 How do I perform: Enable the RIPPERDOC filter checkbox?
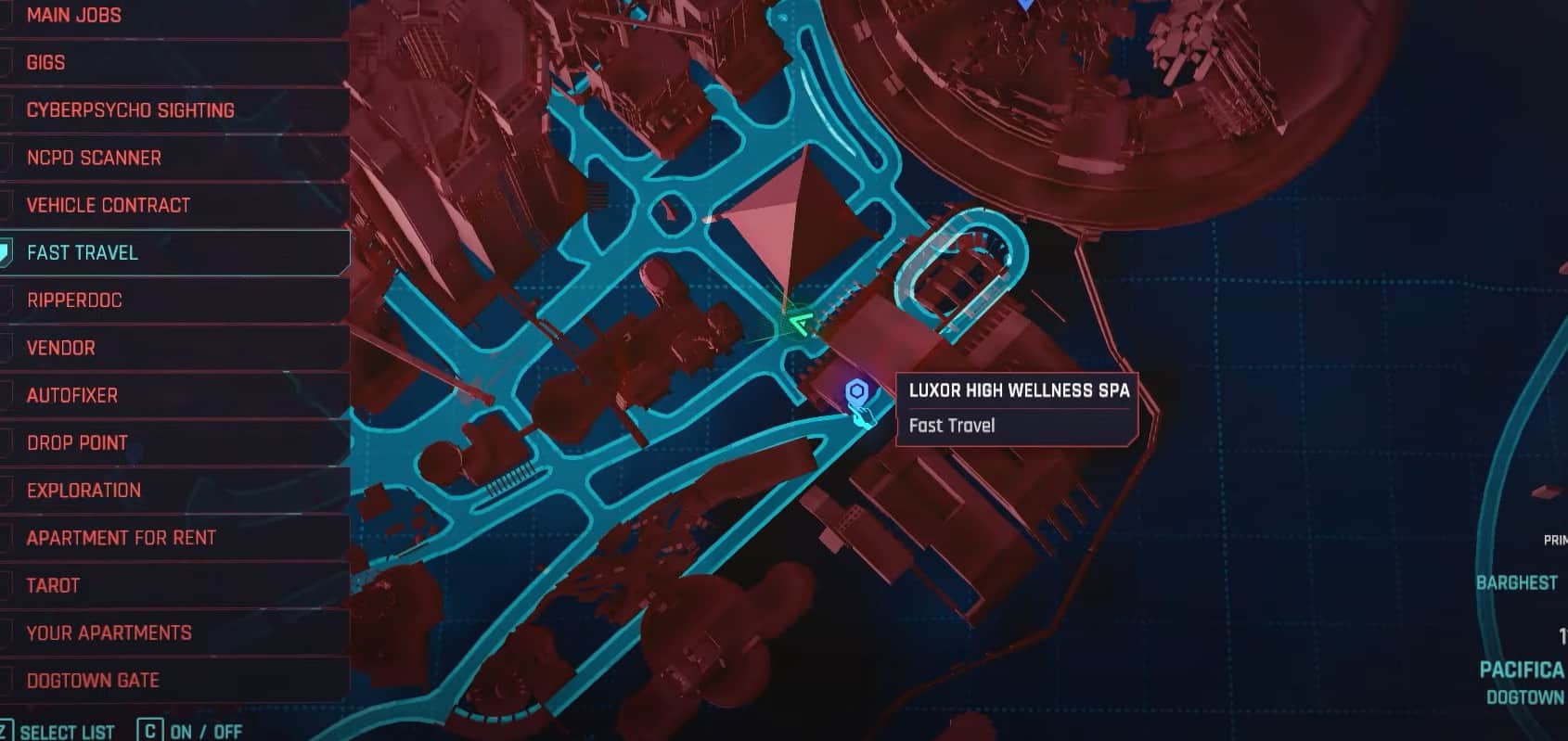click(7, 299)
